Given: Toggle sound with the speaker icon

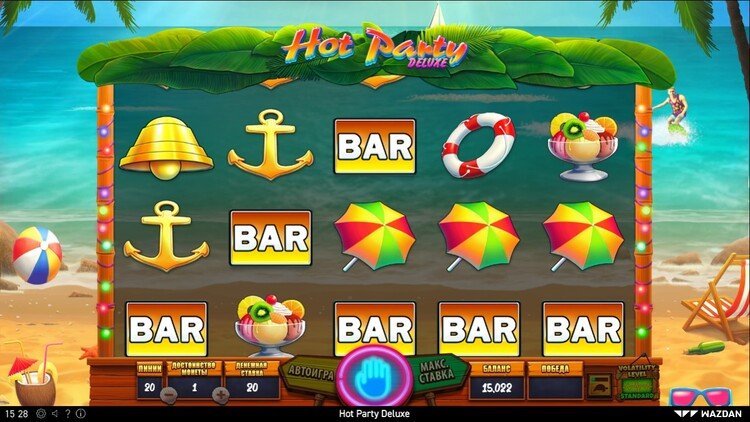Looking at the screenshot, I should point(53,413).
